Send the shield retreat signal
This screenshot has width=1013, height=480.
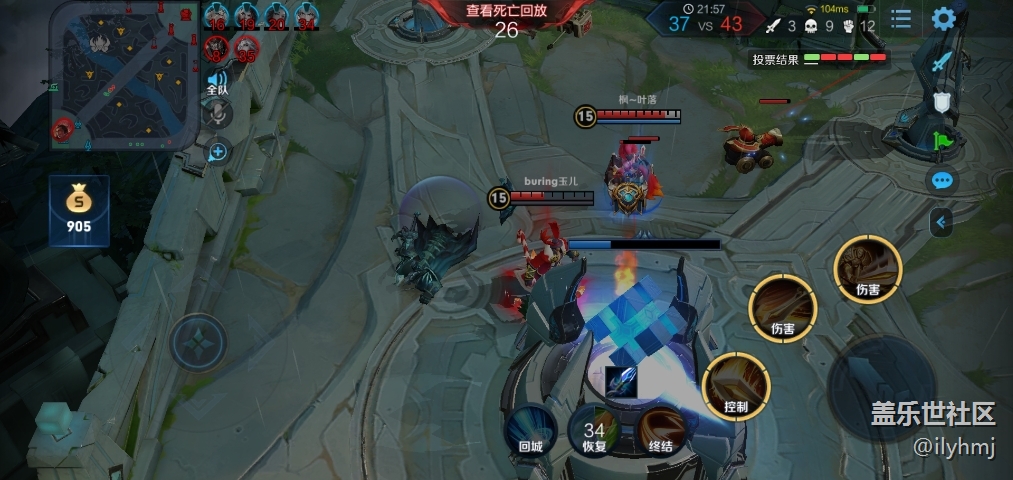pyautogui.click(x=941, y=101)
